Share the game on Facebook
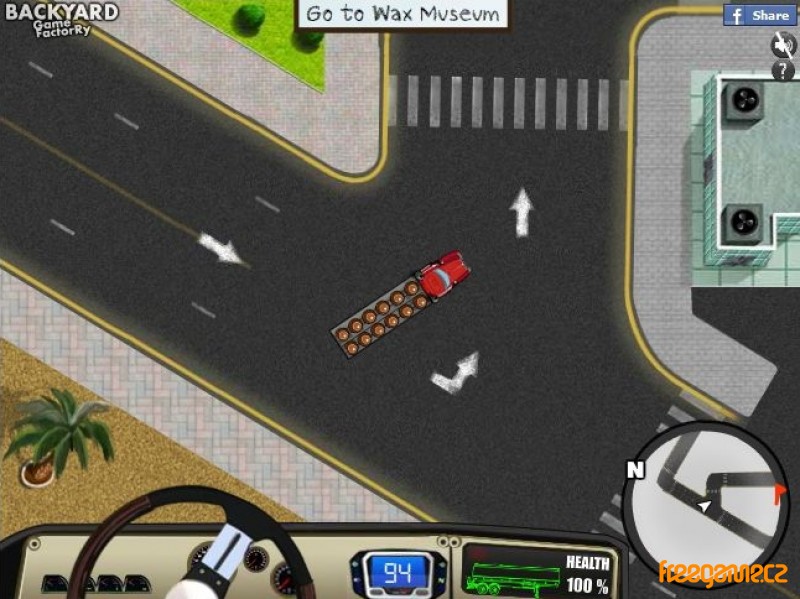The width and height of the screenshot is (800, 599). [759, 15]
